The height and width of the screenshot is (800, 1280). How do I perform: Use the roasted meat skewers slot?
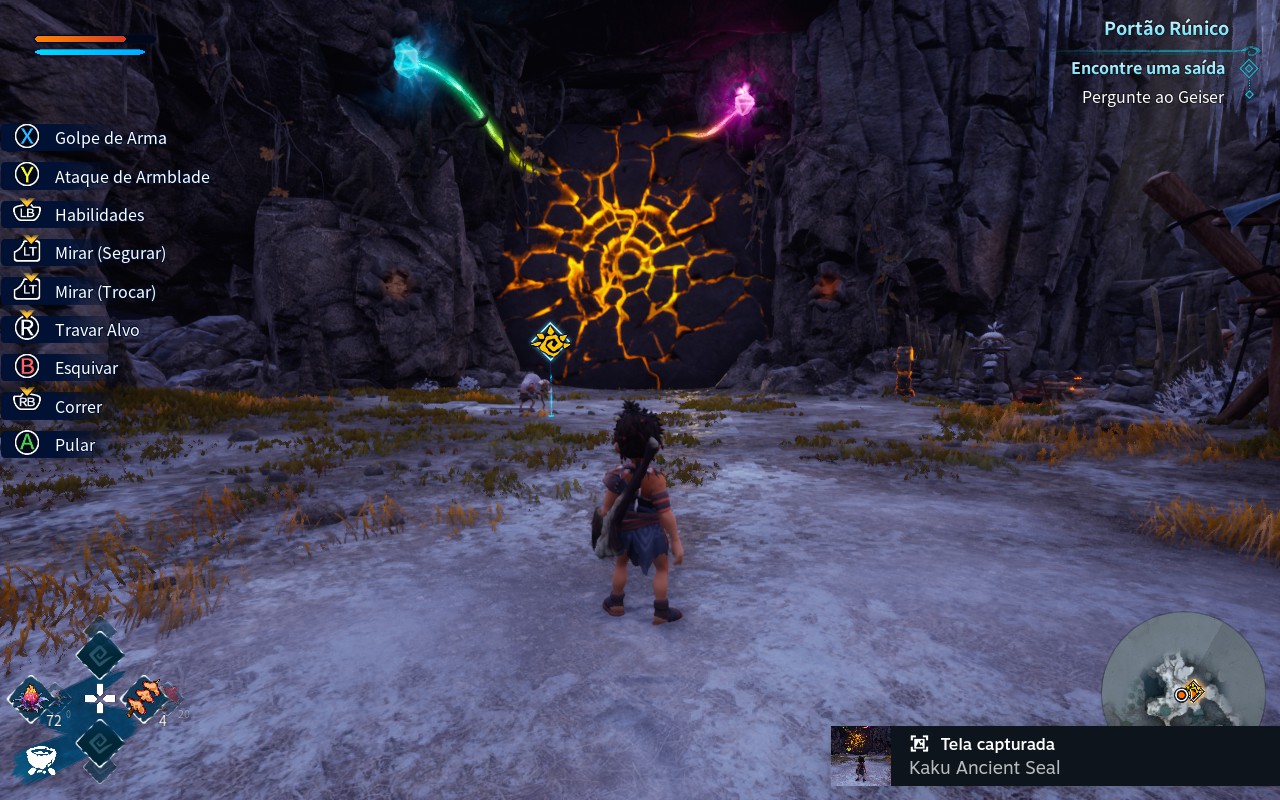(146, 697)
